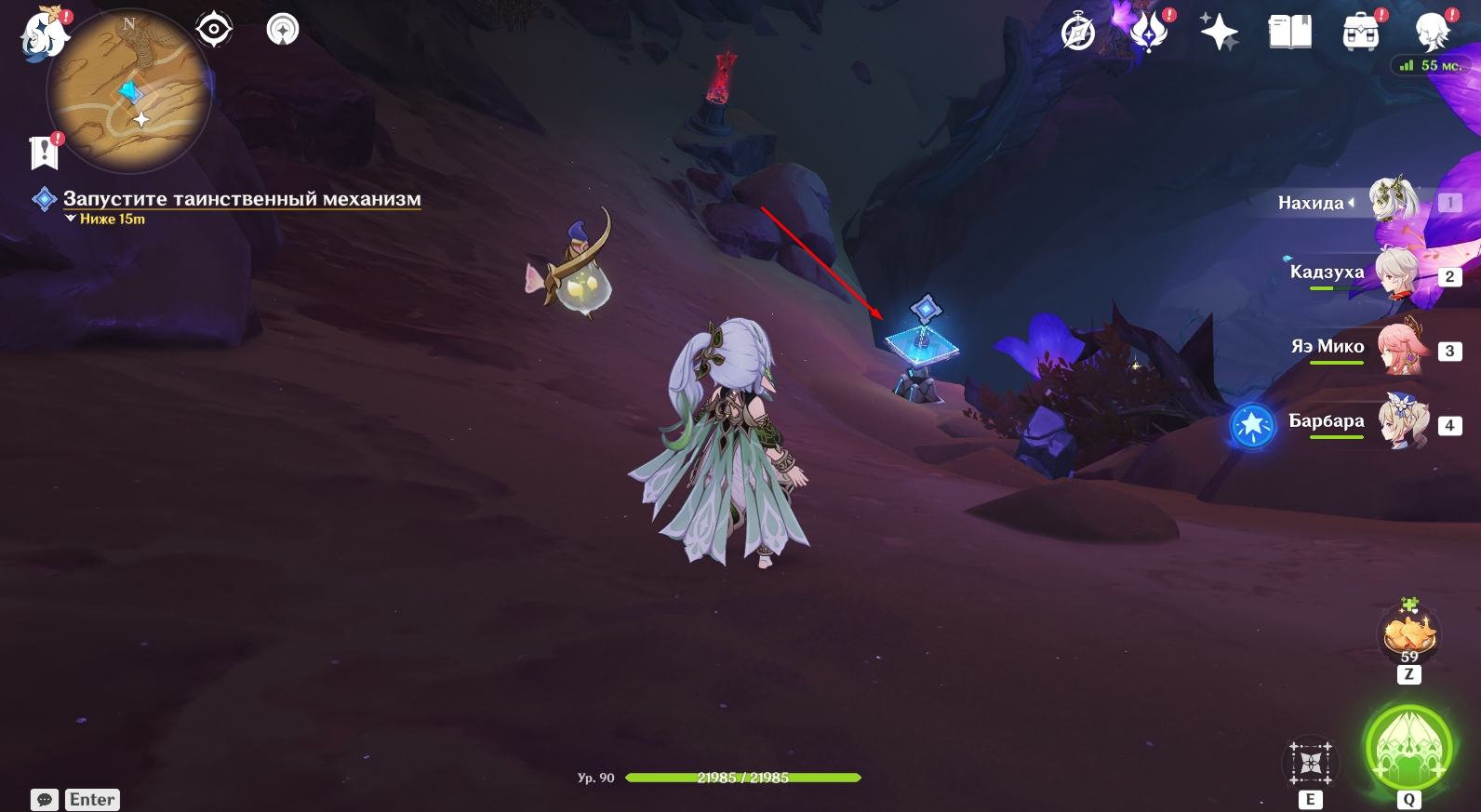The image size is (1481, 812).
Task: Activate Nahida's green elemental burst
Action: point(1408,750)
